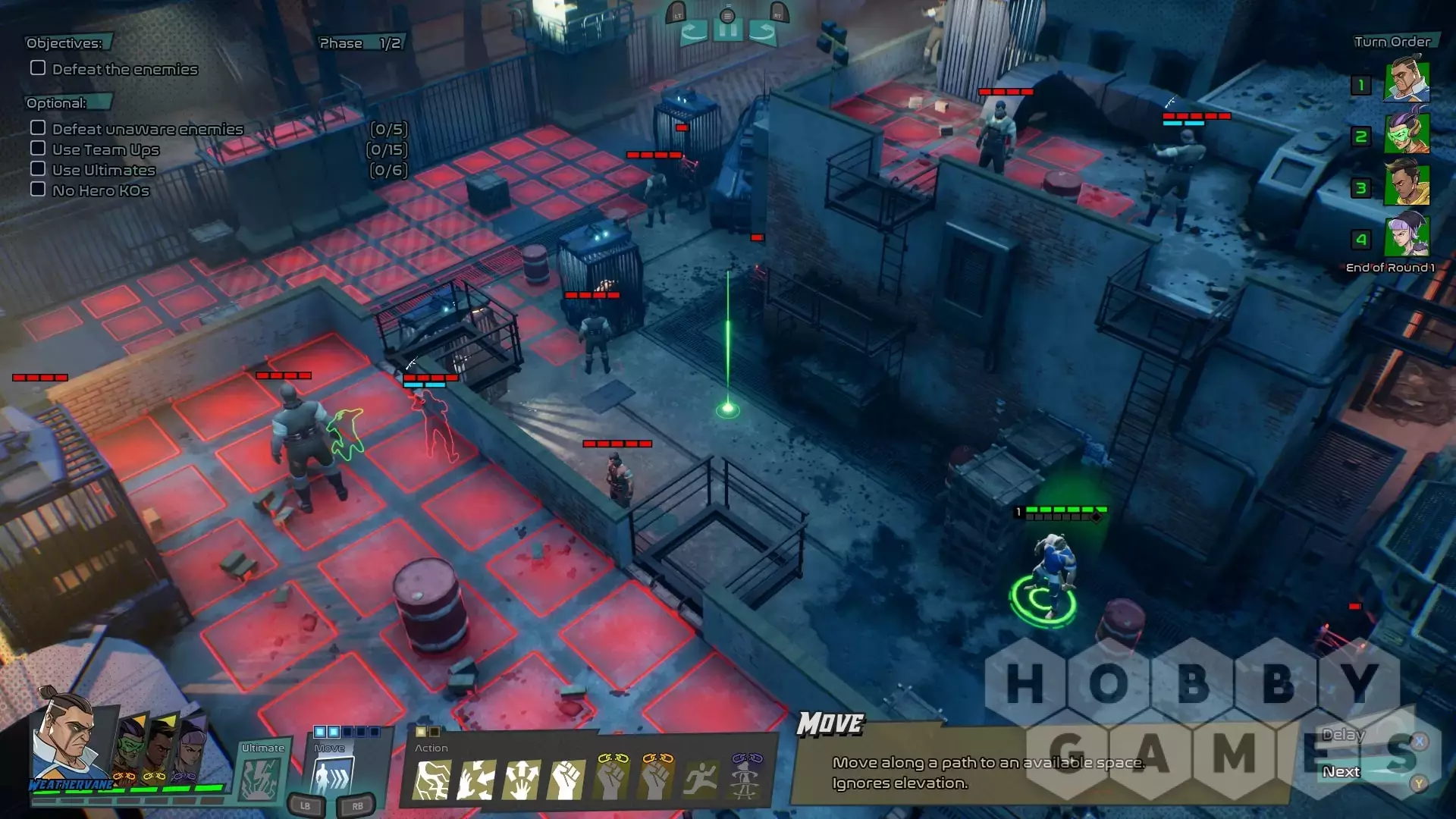Choose the grabbing hand with arrows action
1456x819 pixels.
tap(476, 780)
